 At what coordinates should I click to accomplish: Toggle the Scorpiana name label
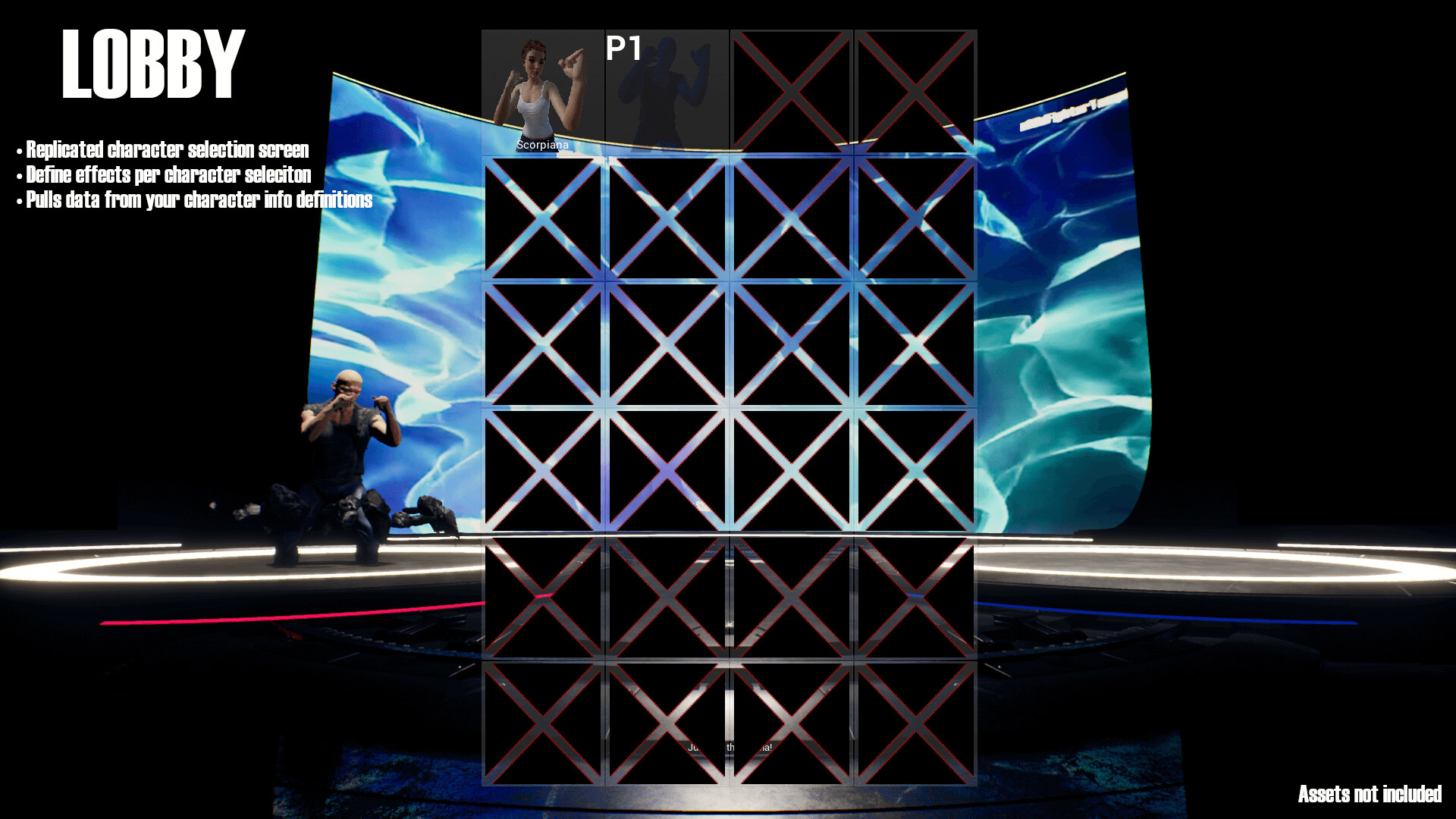(x=541, y=146)
